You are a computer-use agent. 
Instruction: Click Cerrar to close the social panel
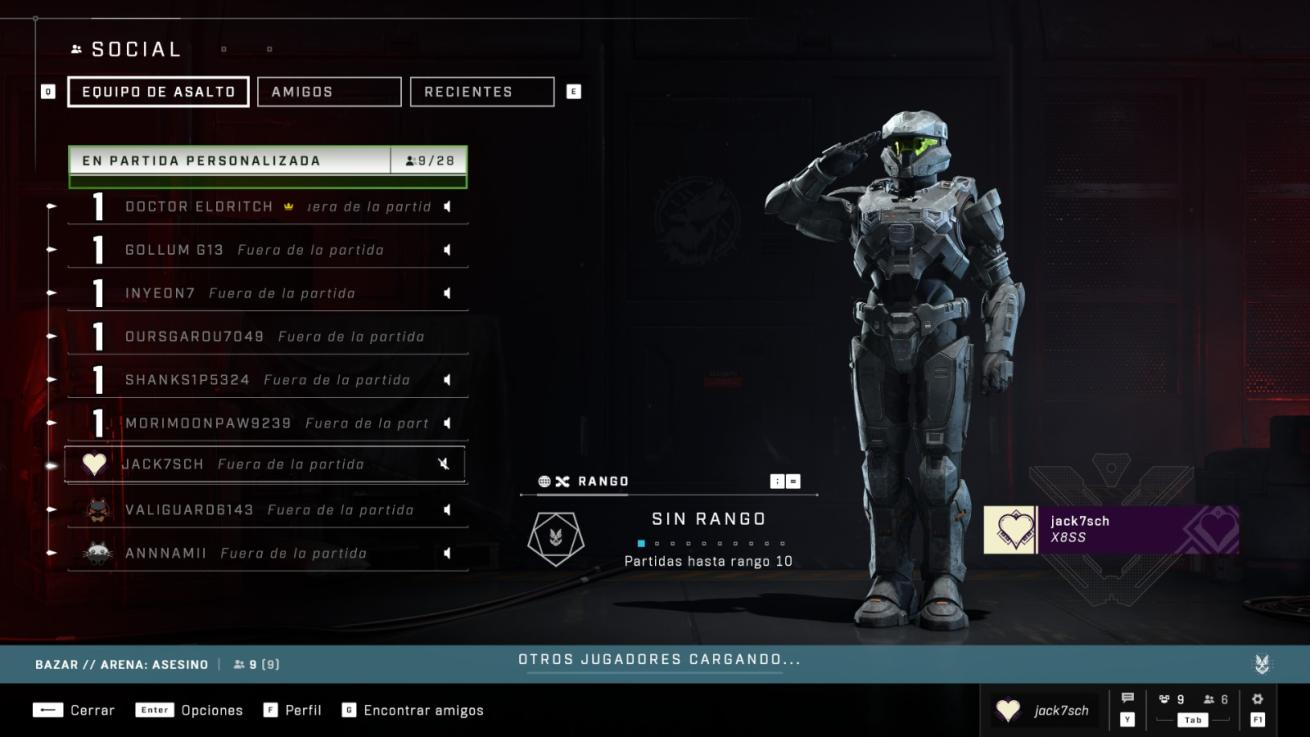(76, 710)
